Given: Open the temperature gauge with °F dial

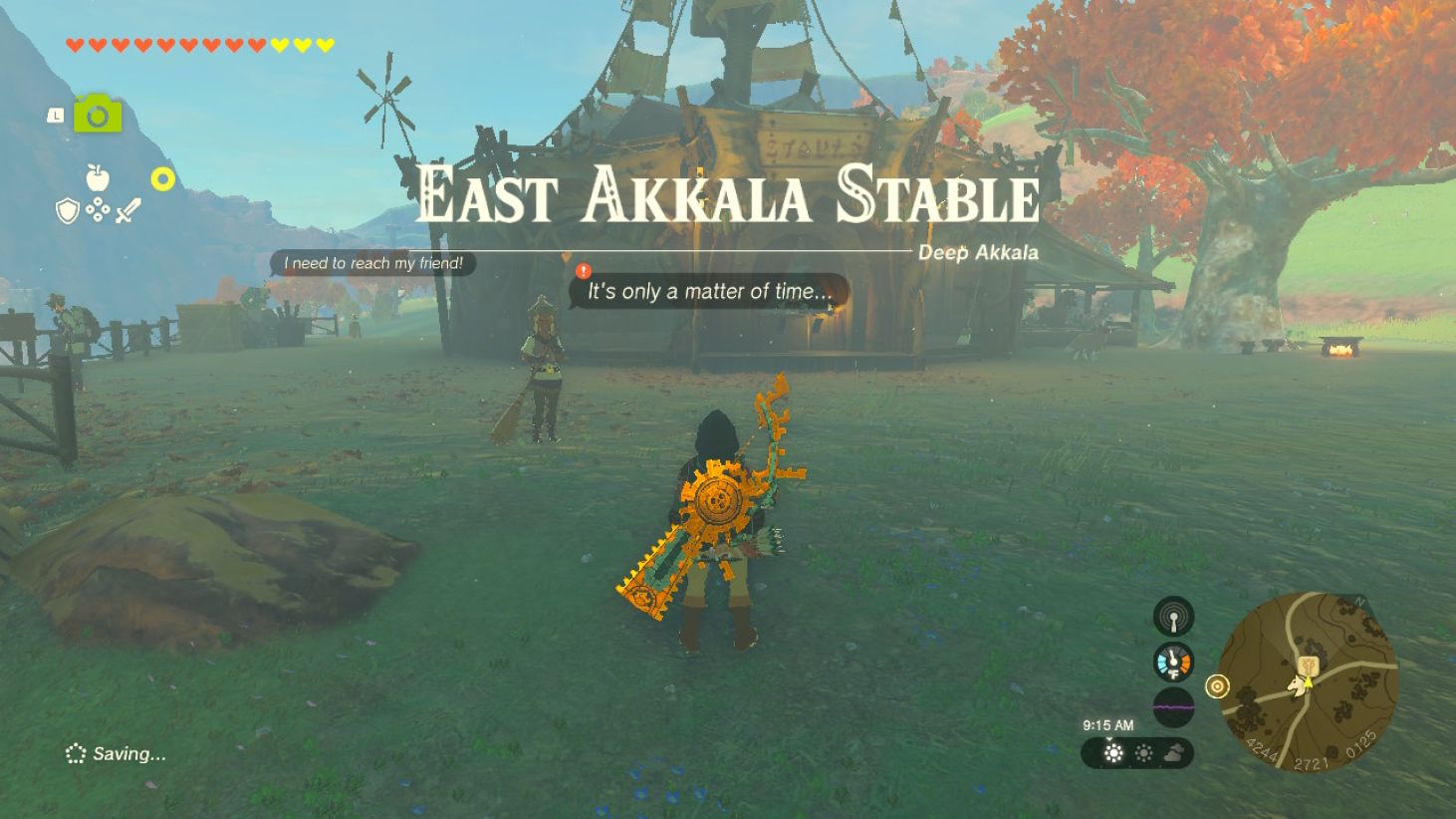Looking at the screenshot, I should tap(1174, 663).
